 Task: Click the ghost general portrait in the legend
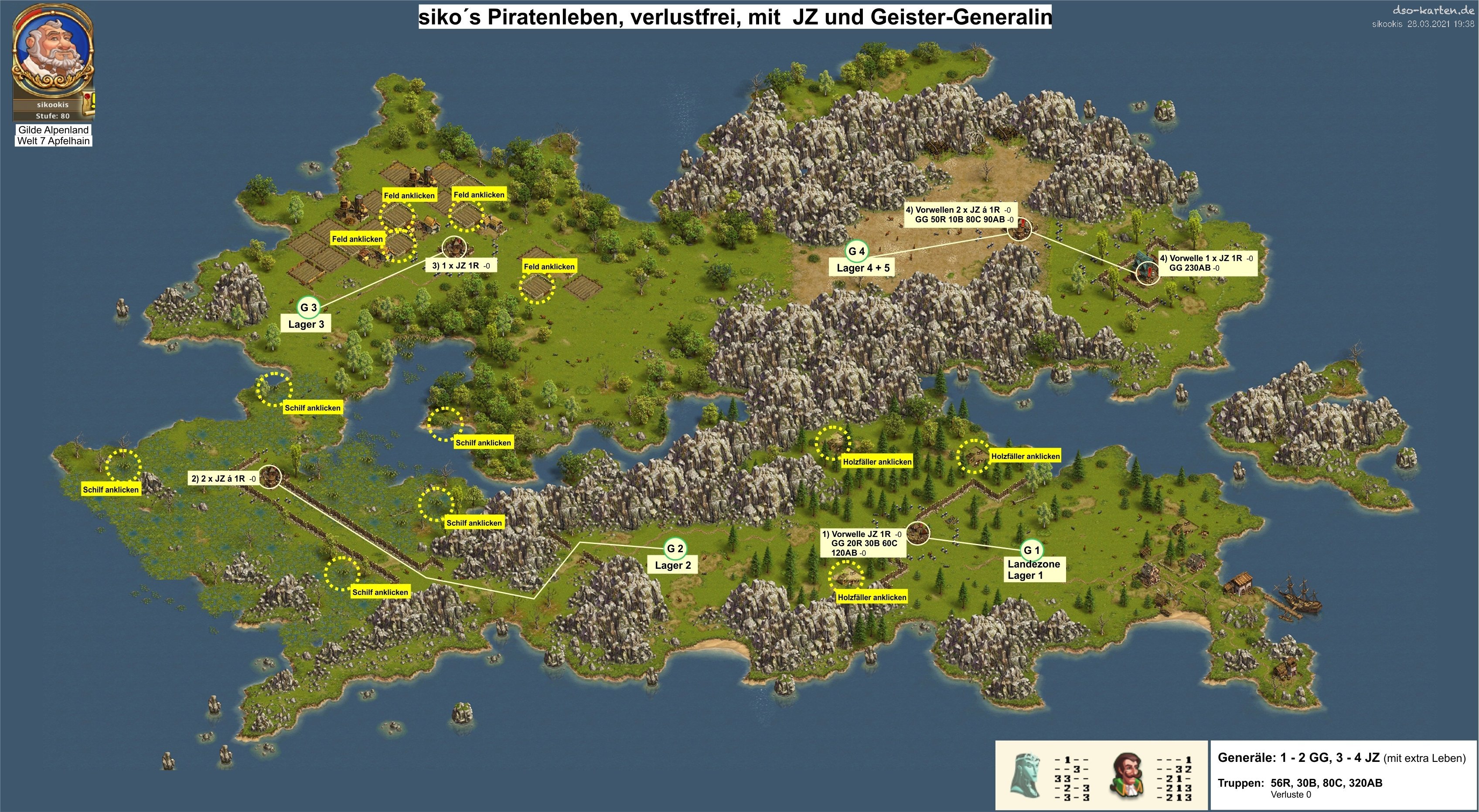click(1026, 783)
